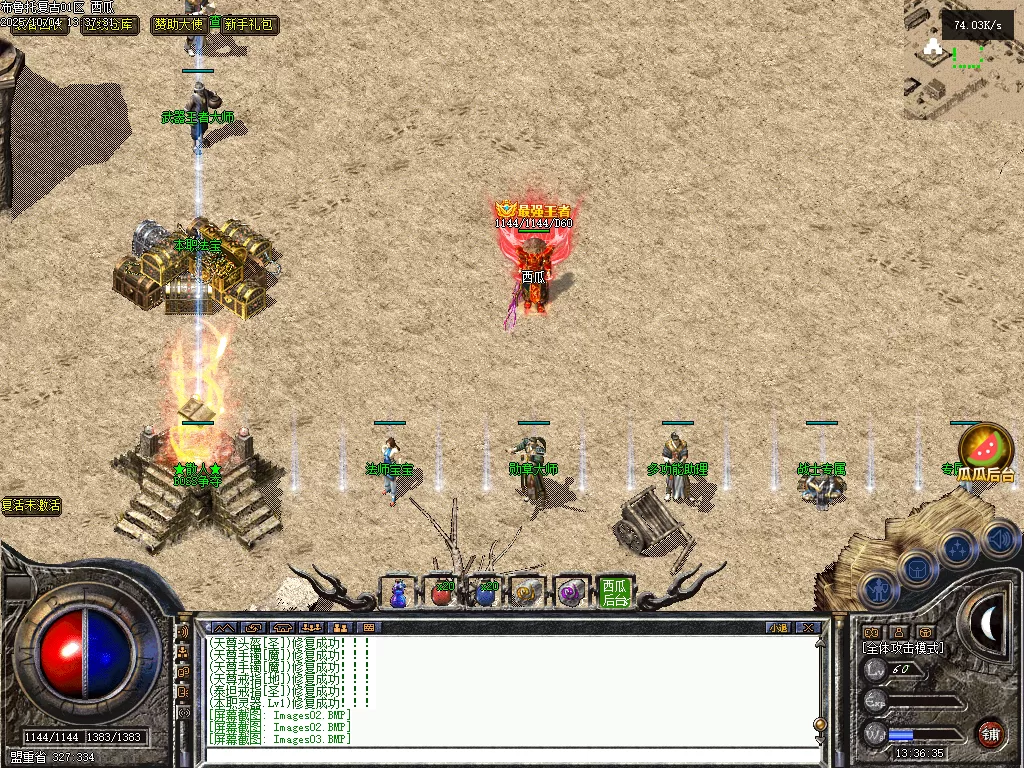This screenshot has width=1024, height=768.
Task: Click the 复活未激活 revive status label
Action: (31, 506)
